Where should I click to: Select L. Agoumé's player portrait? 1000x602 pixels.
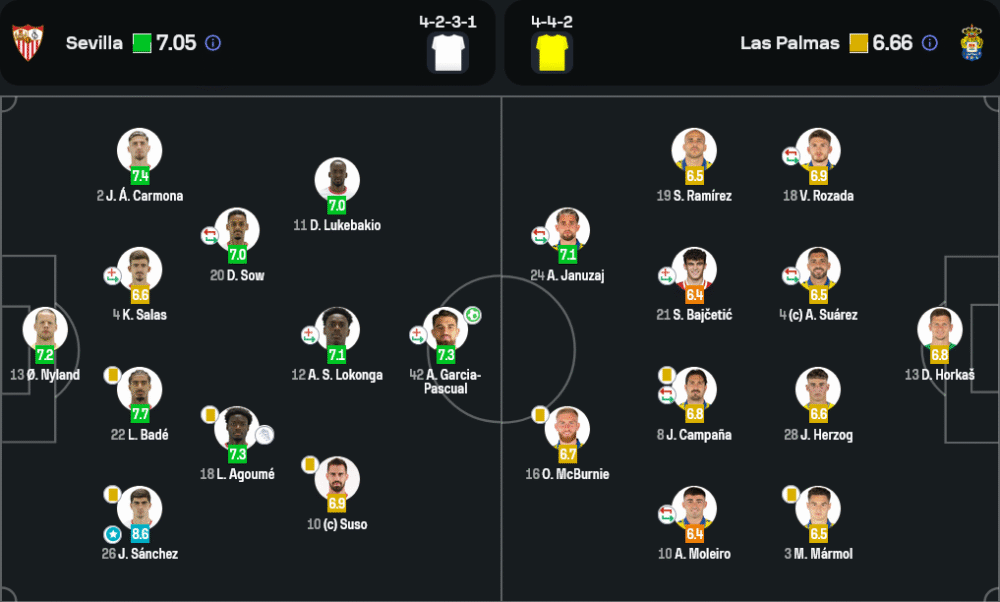click(237, 428)
